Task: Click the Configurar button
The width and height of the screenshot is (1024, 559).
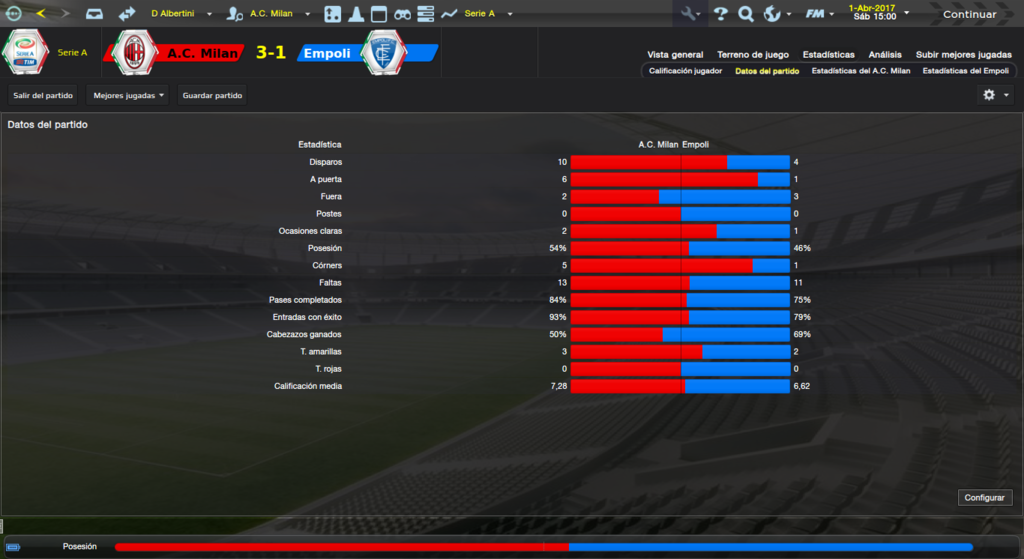Action: [x=986, y=497]
